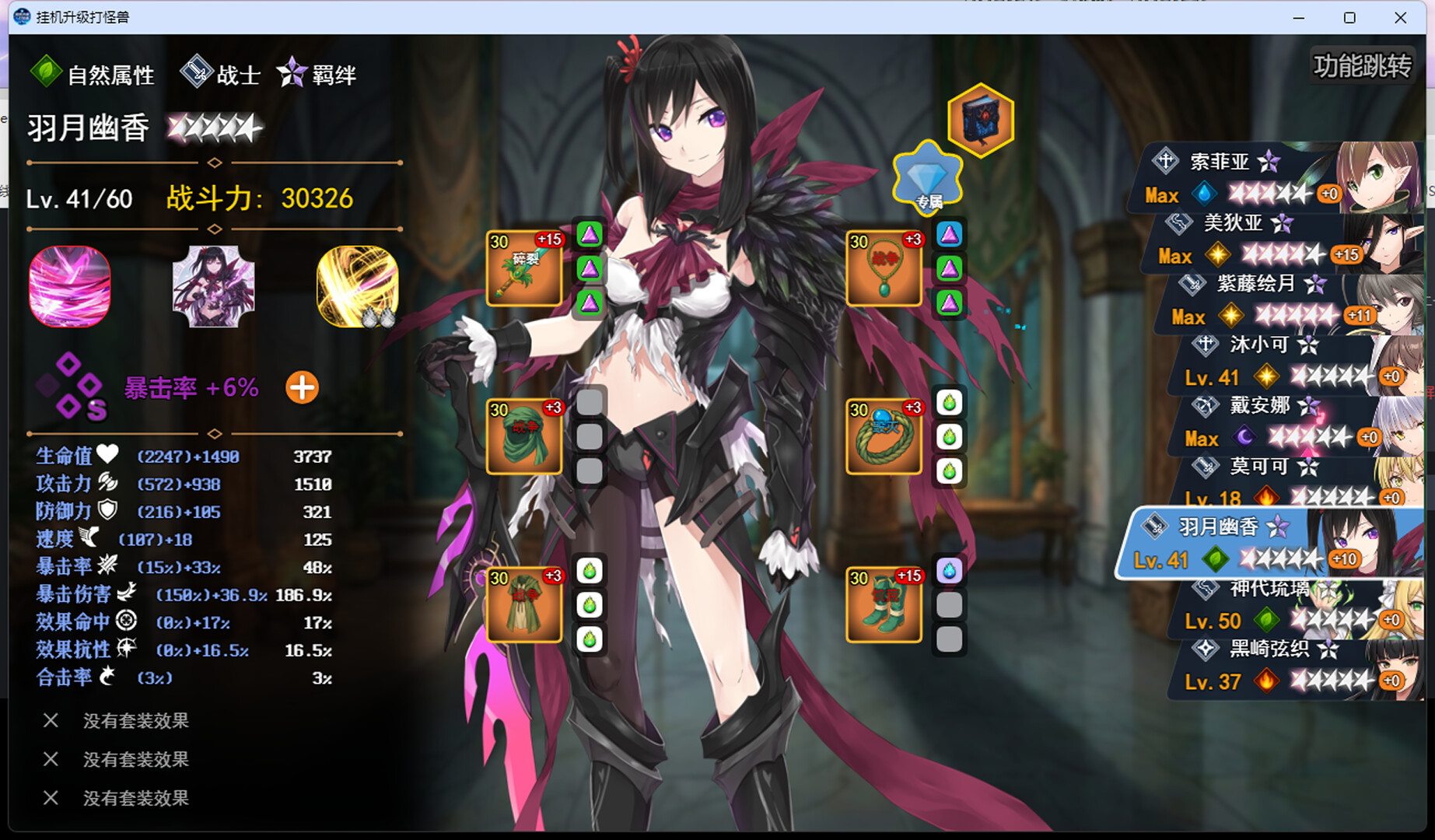1435x840 pixels.
Task: Close the game window
Action: [1400, 17]
